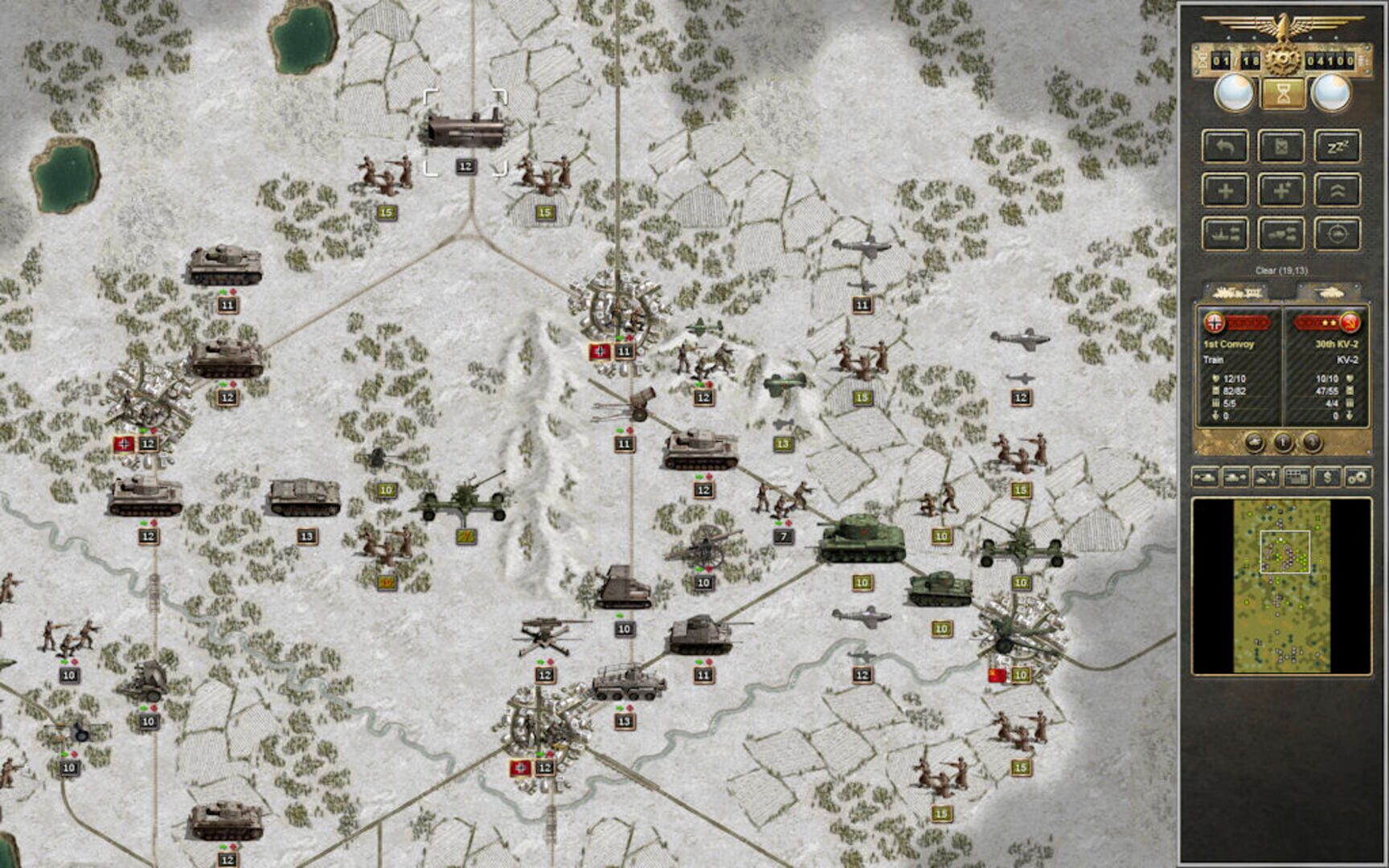Click the elite reinforcement icon with star

coord(1282,191)
